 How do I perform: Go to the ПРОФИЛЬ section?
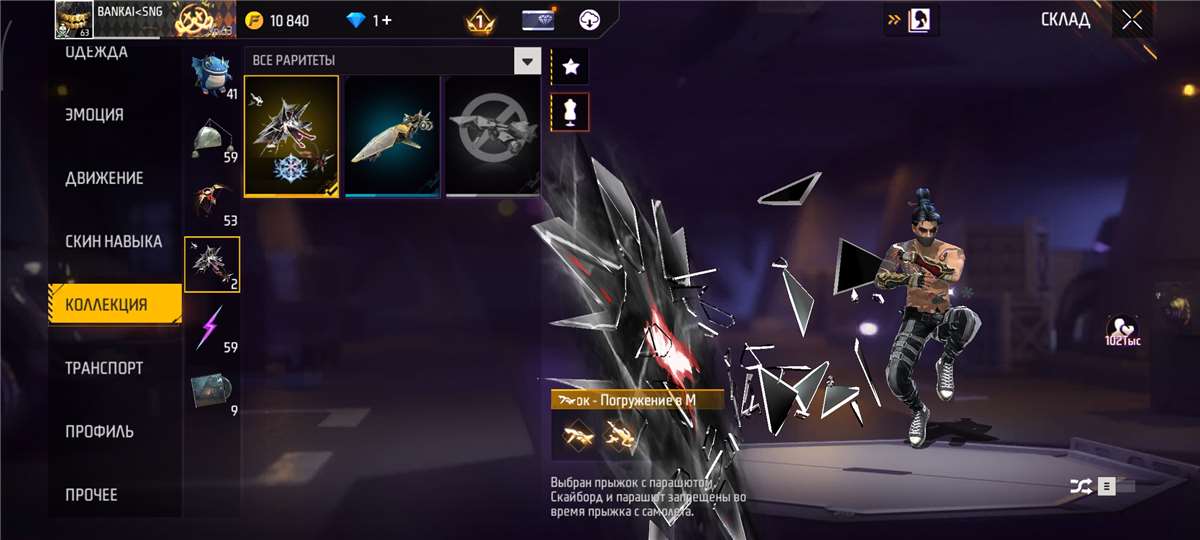point(99,432)
